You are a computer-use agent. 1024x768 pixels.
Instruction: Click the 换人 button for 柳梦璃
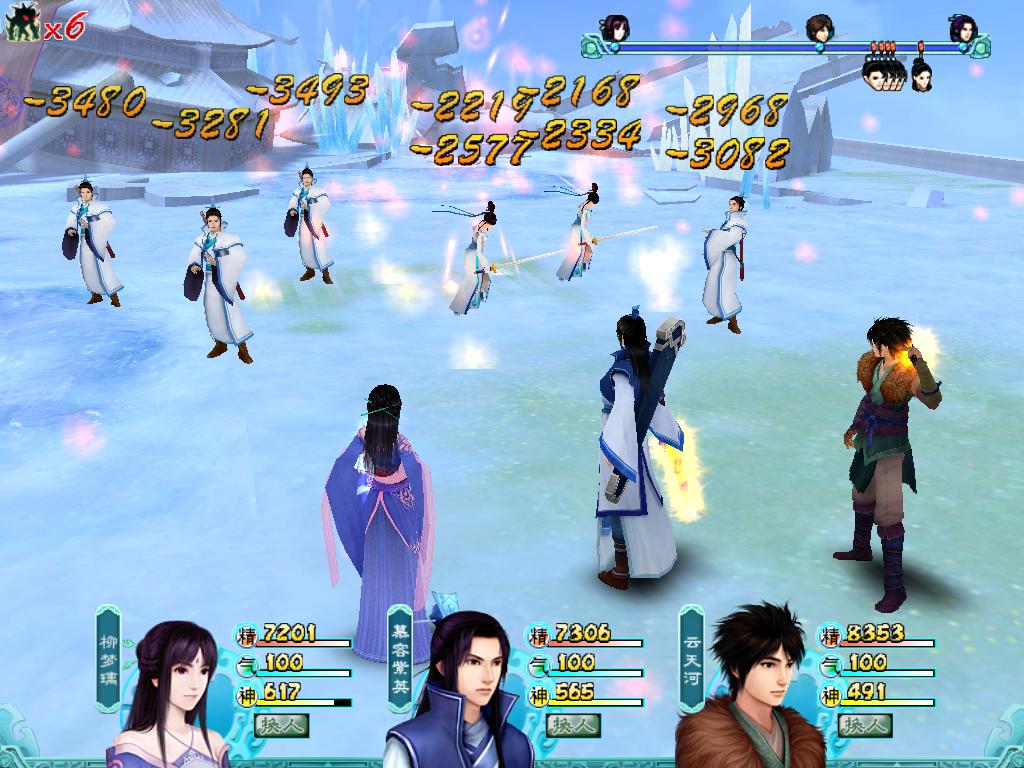tap(281, 724)
